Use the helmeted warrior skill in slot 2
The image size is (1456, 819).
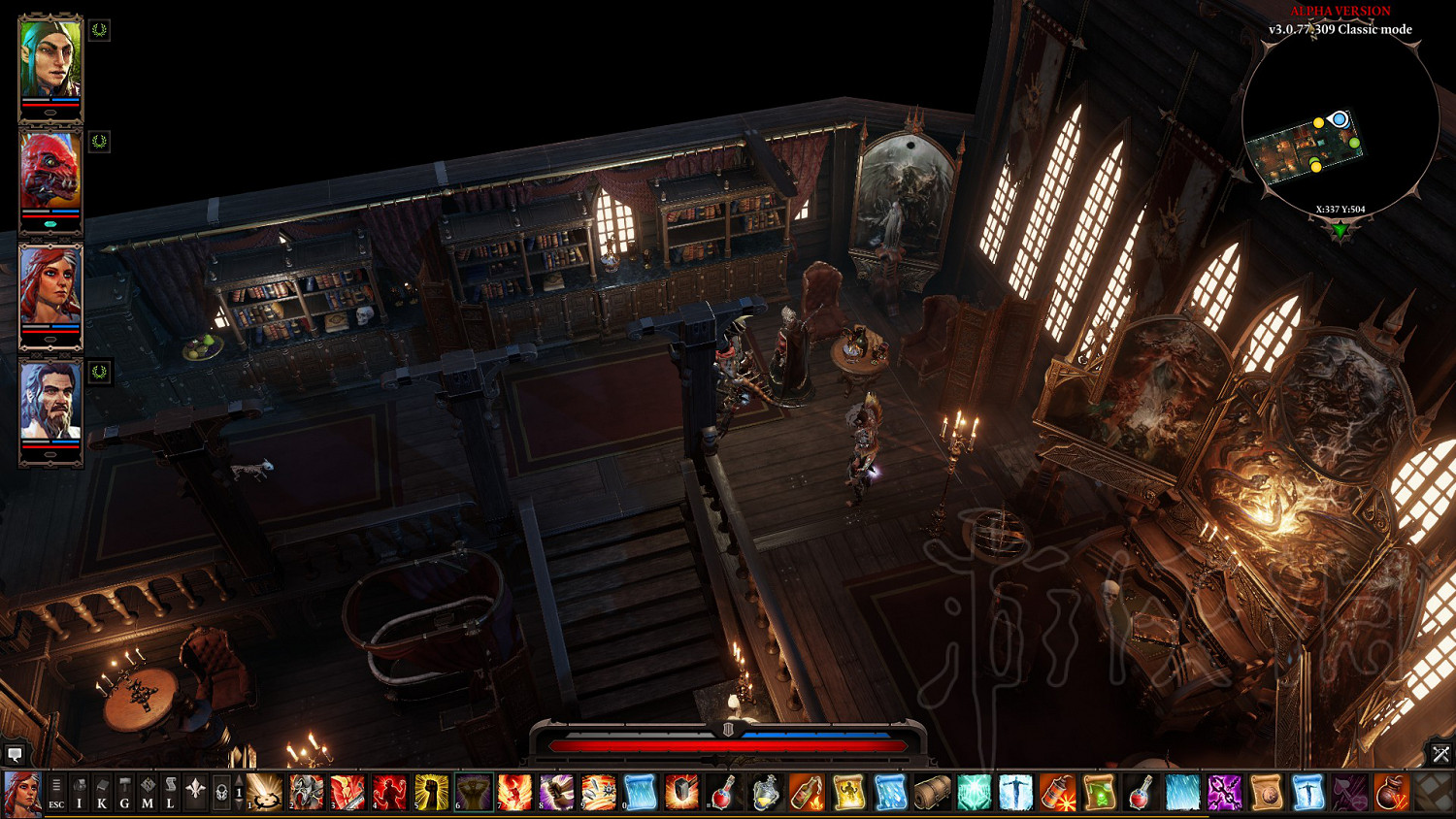tap(307, 793)
